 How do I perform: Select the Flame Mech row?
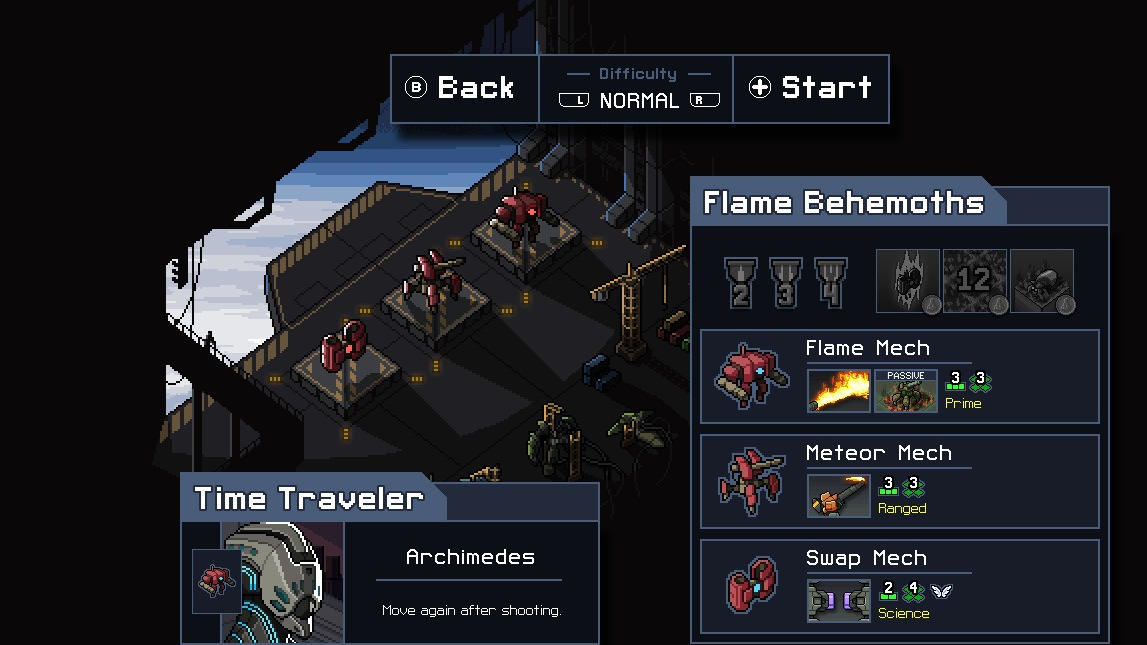[x=899, y=376]
